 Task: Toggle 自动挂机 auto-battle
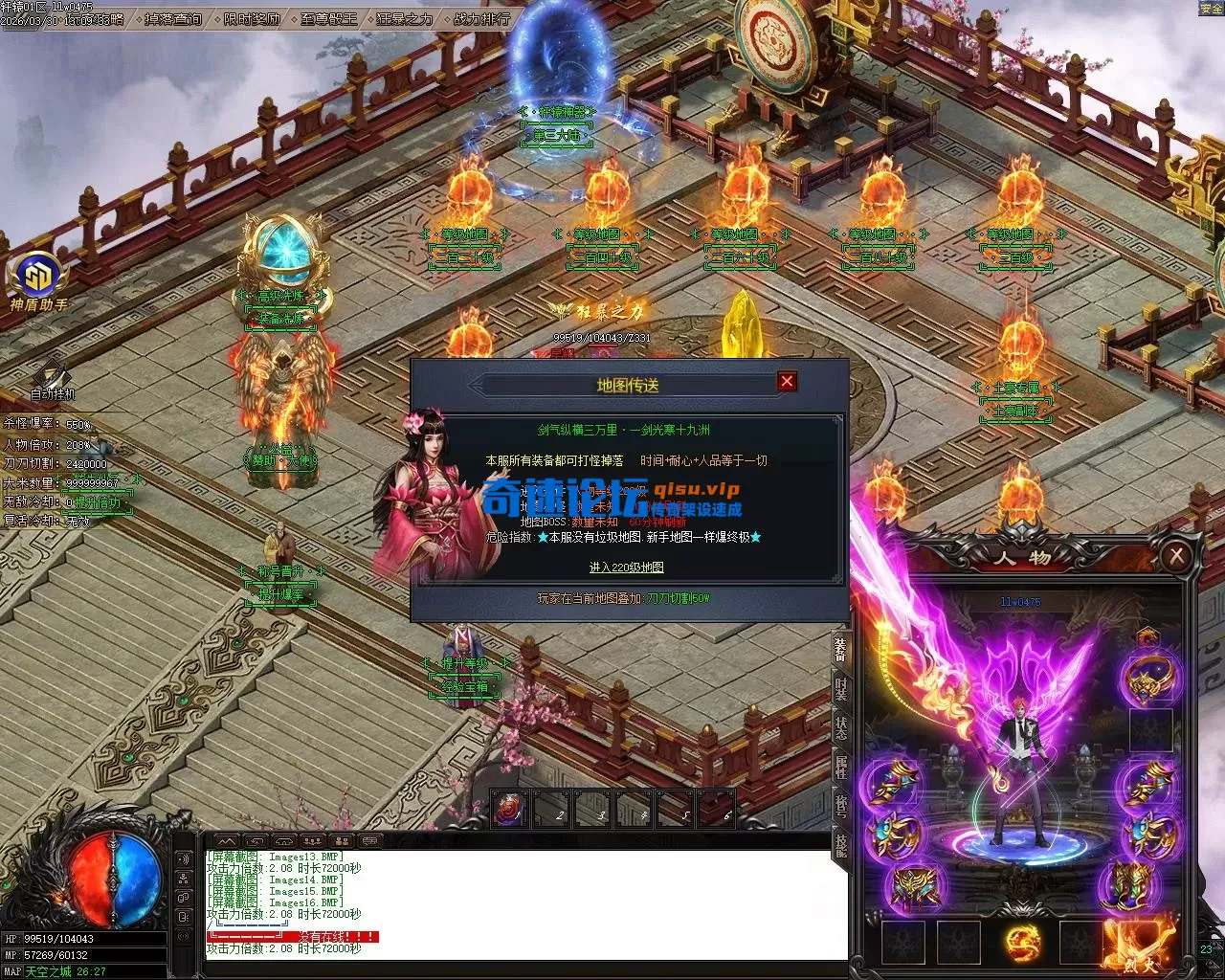pos(52,378)
